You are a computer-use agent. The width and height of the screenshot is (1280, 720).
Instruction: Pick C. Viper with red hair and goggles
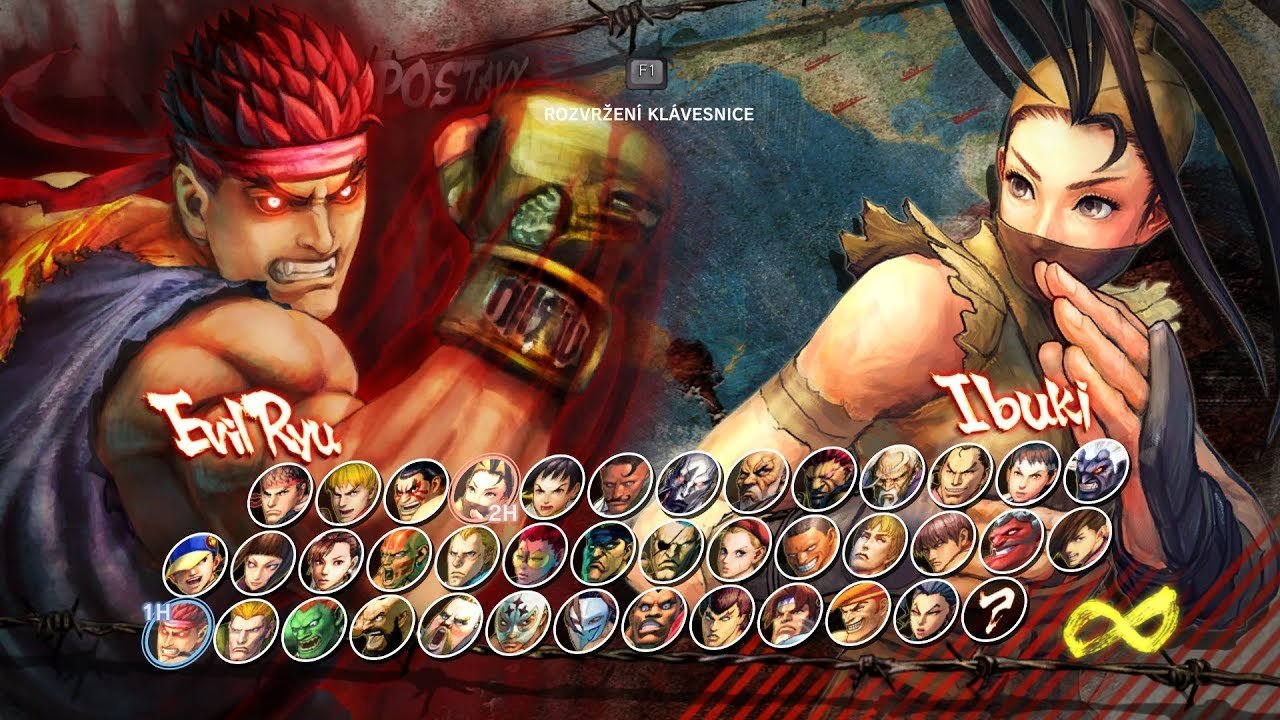point(536,555)
